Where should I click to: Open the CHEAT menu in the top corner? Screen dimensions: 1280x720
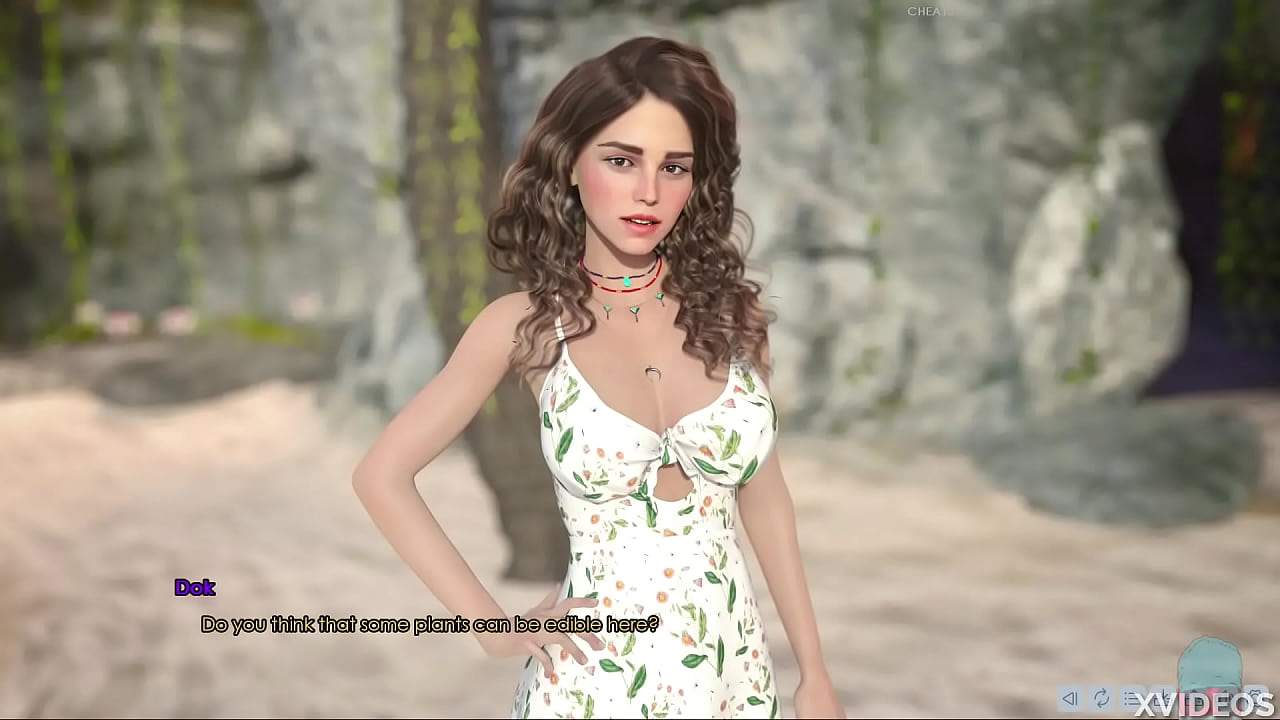(925, 11)
